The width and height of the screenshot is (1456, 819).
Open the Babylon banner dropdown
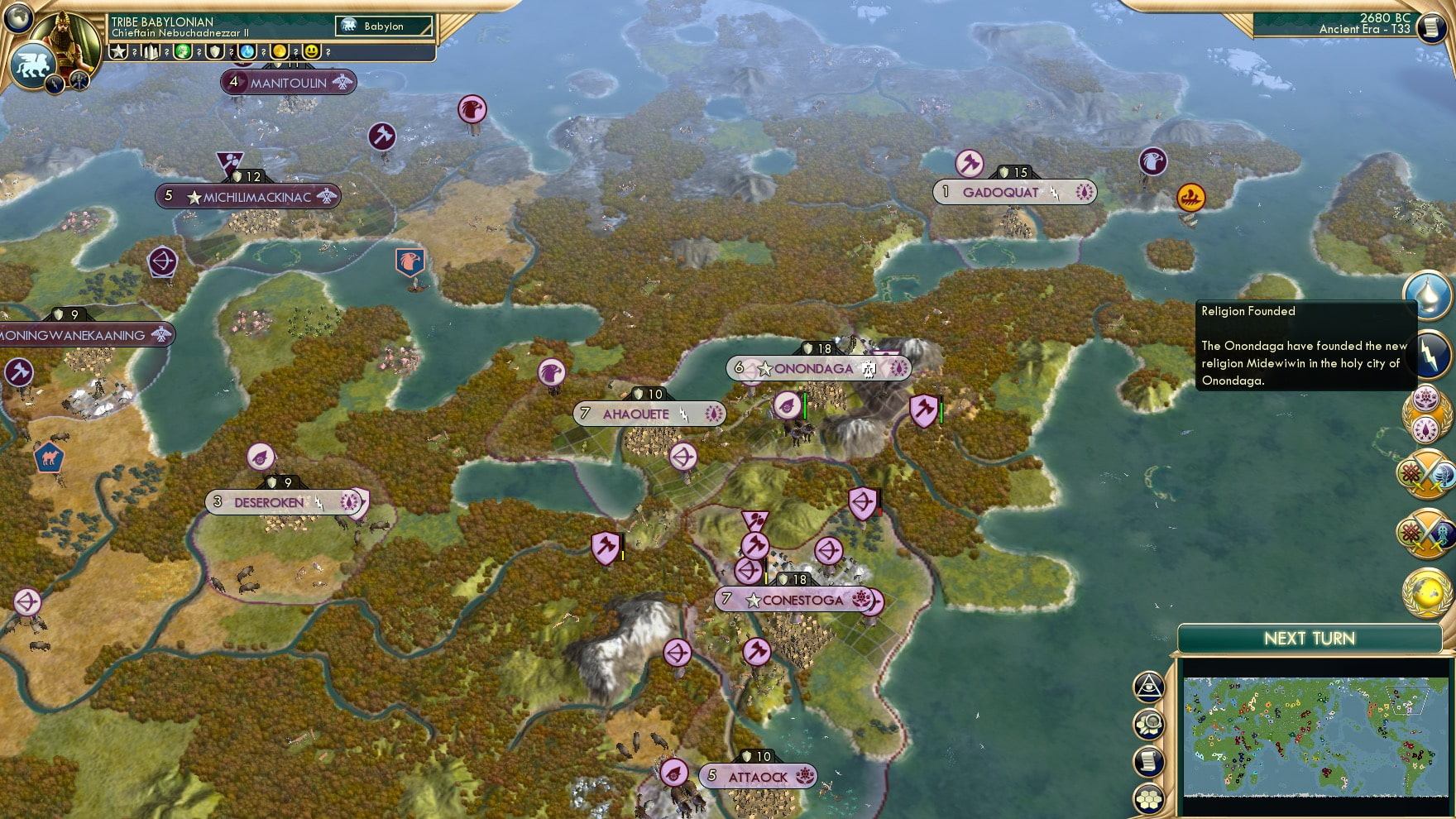coord(383,26)
